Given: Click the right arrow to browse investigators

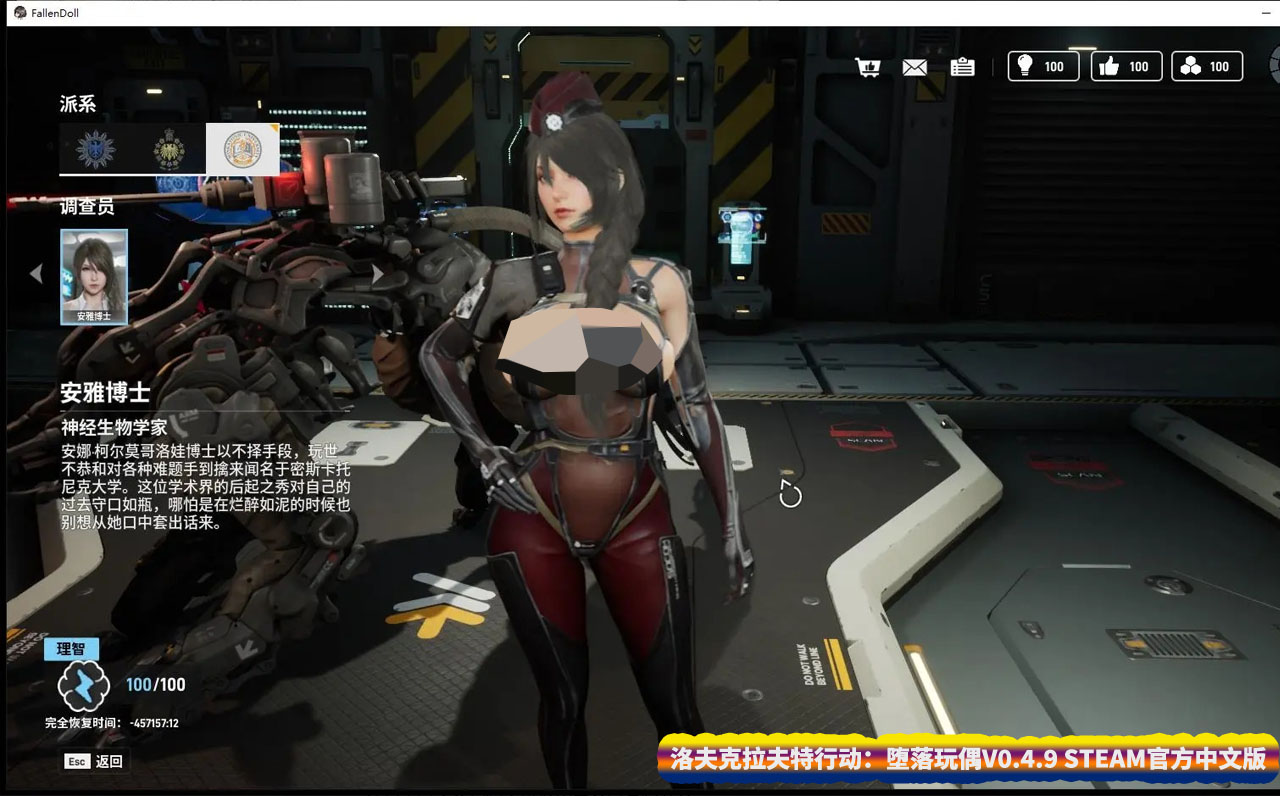Looking at the screenshot, I should click(x=378, y=273).
